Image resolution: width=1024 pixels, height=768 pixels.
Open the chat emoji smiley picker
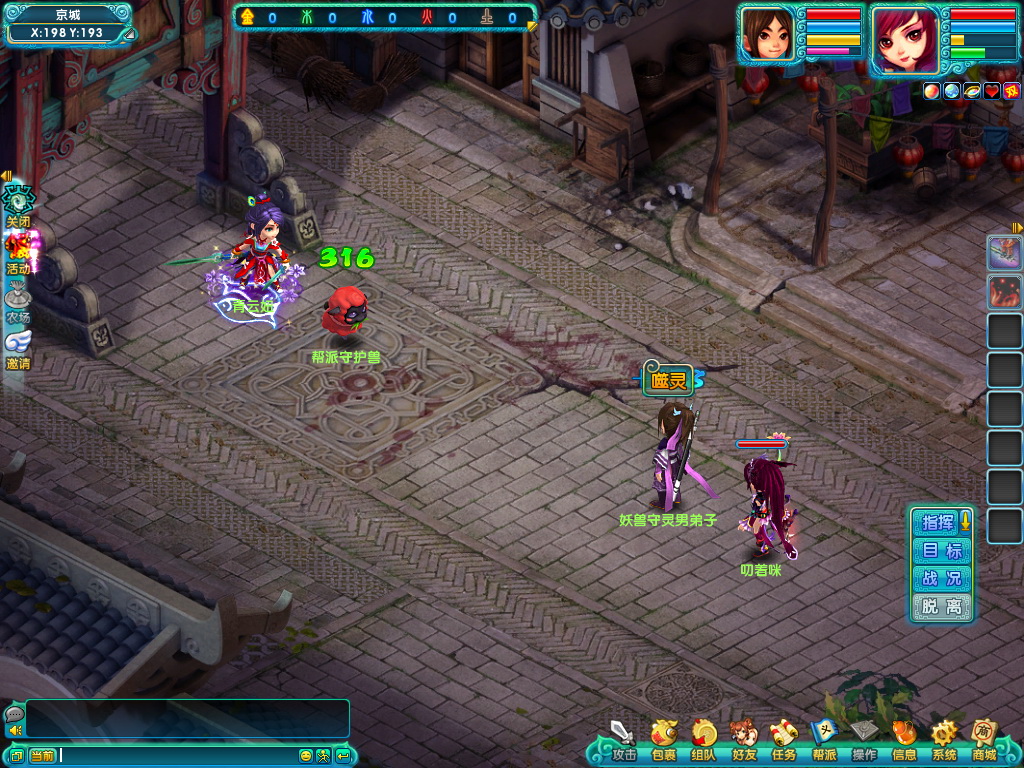(x=306, y=755)
